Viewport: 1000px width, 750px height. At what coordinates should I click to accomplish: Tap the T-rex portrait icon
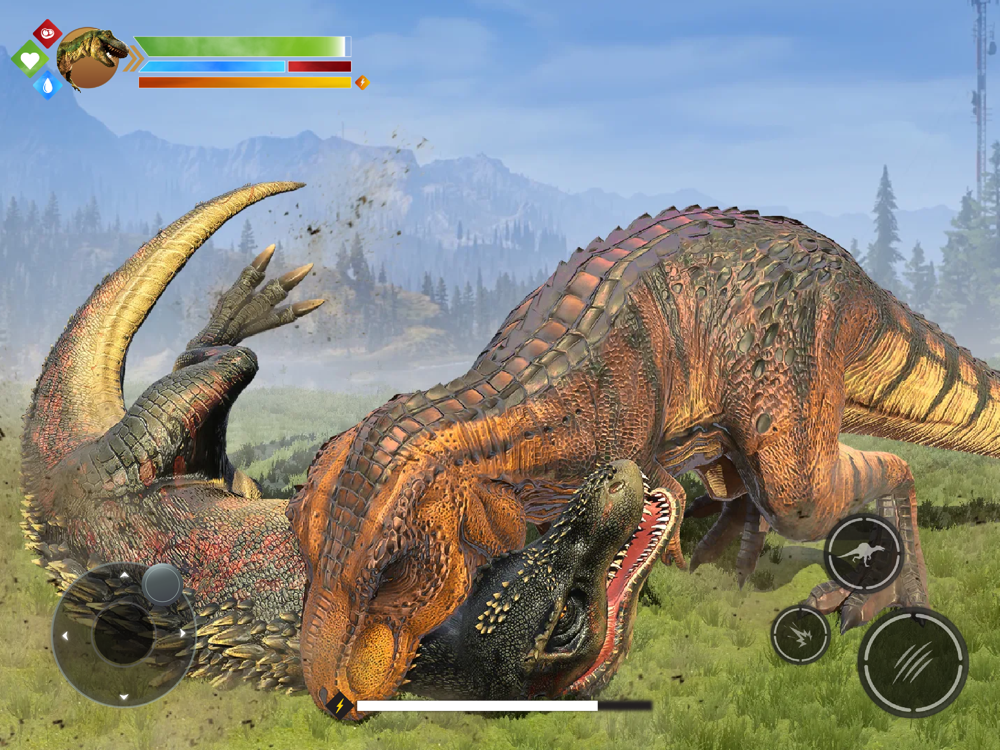click(90, 58)
